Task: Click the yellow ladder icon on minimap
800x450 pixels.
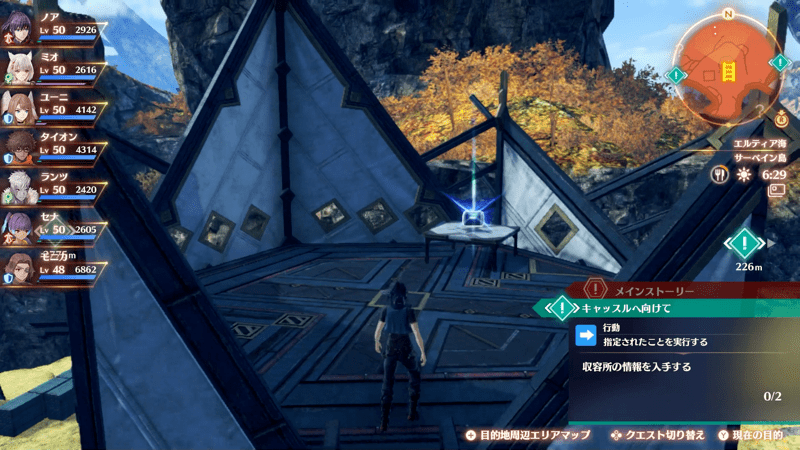Action: [728, 72]
